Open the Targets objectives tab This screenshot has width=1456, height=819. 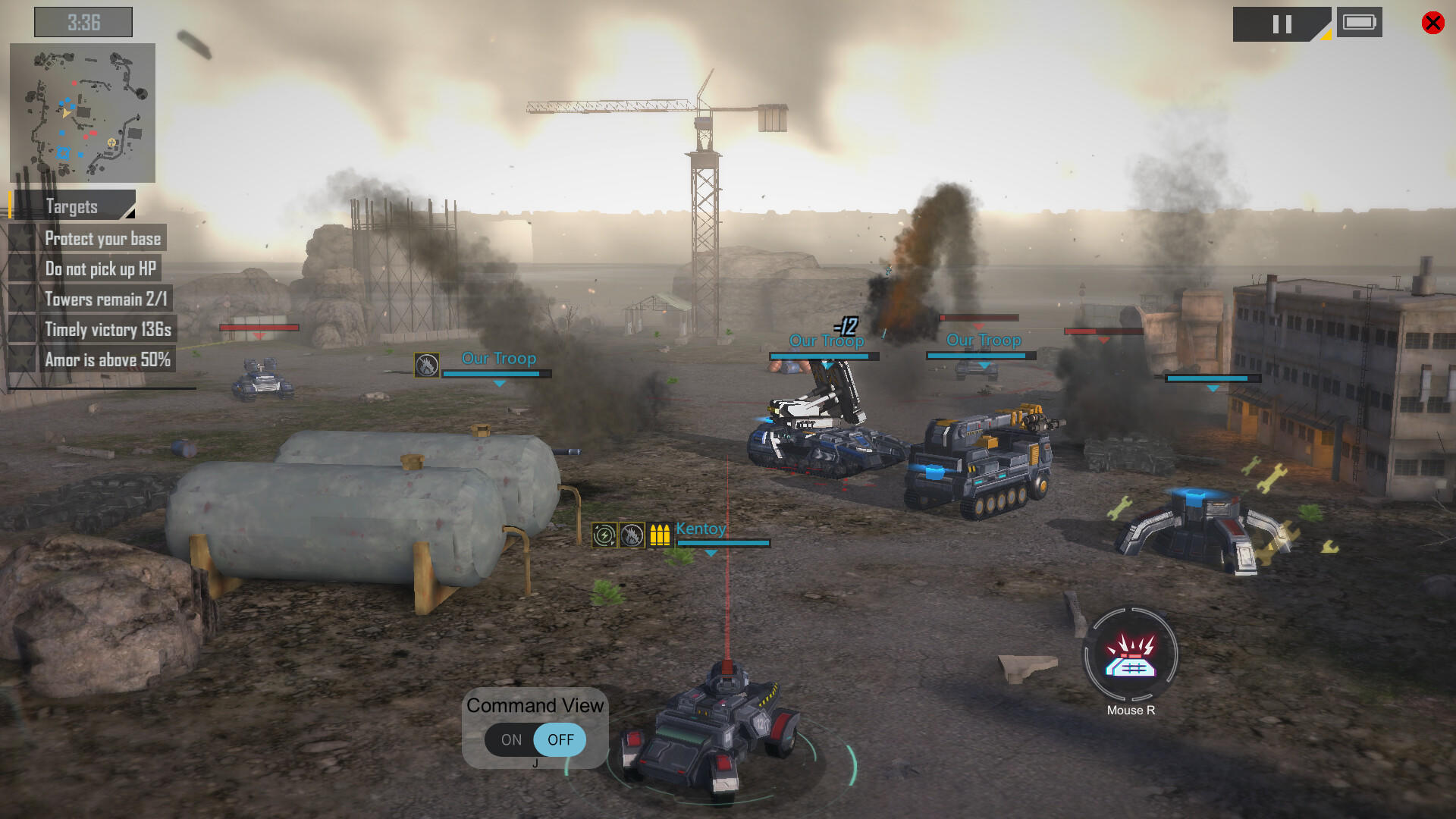[72, 206]
